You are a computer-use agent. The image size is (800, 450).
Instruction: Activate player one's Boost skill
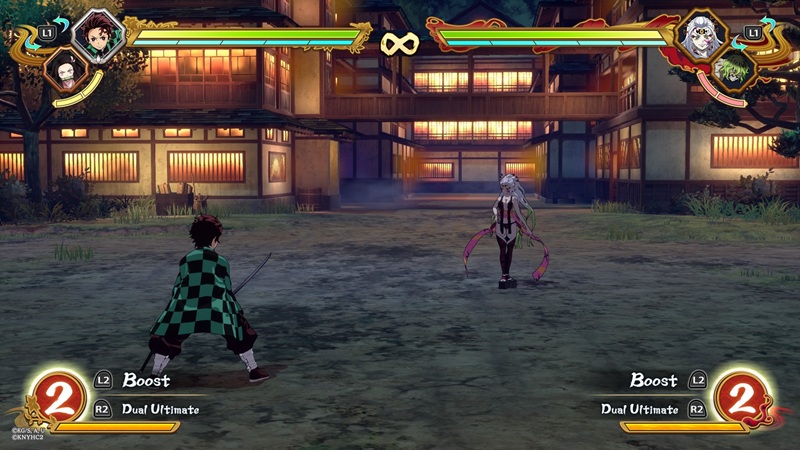(x=146, y=380)
